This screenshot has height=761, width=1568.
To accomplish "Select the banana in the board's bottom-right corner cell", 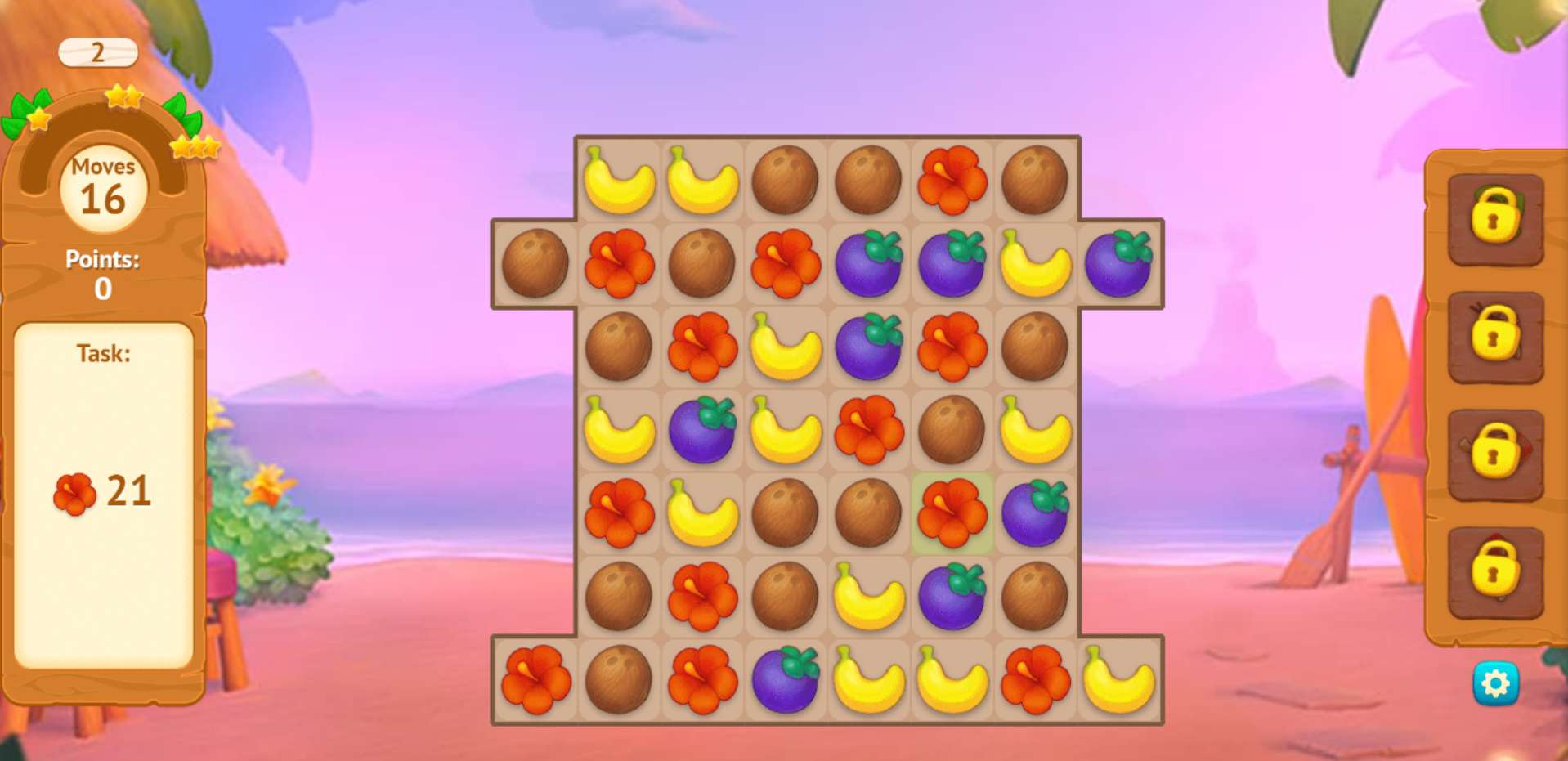I will click(x=1118, y=679).
